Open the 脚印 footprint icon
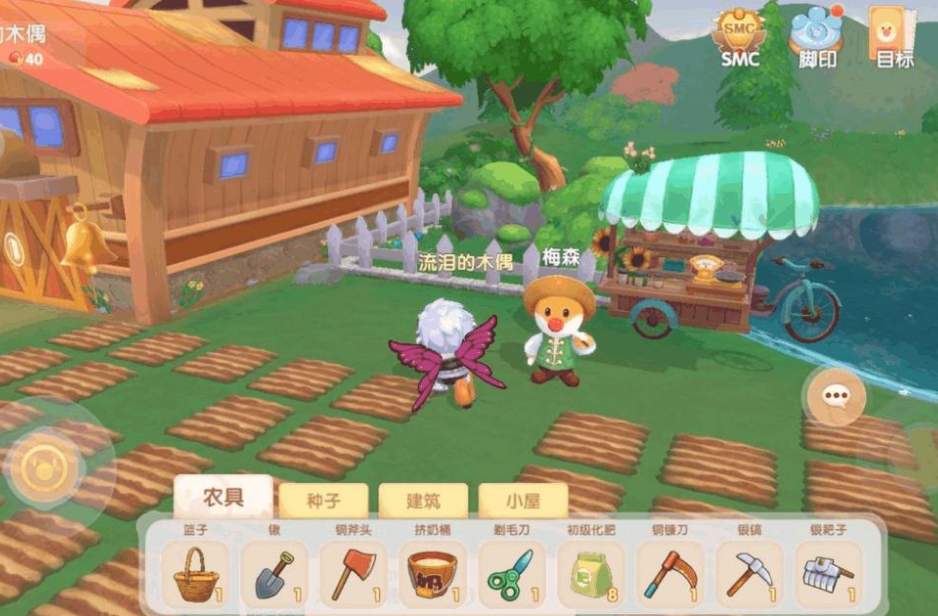 click(816, 37)
